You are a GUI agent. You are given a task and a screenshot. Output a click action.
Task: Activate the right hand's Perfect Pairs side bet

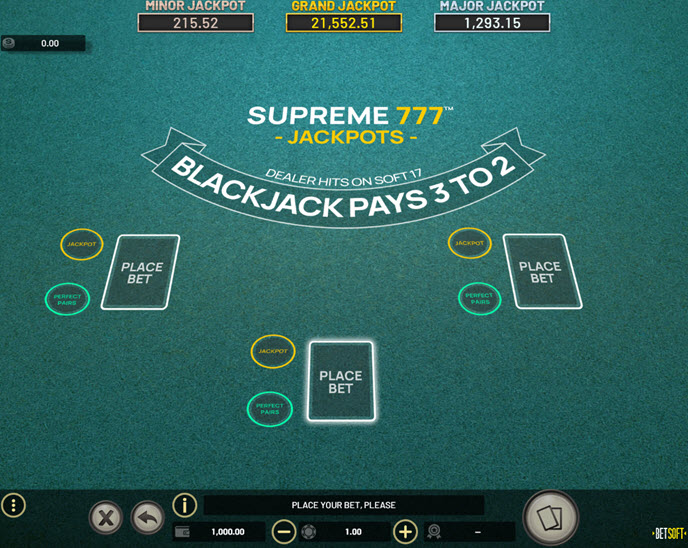[x=479, y=297]
